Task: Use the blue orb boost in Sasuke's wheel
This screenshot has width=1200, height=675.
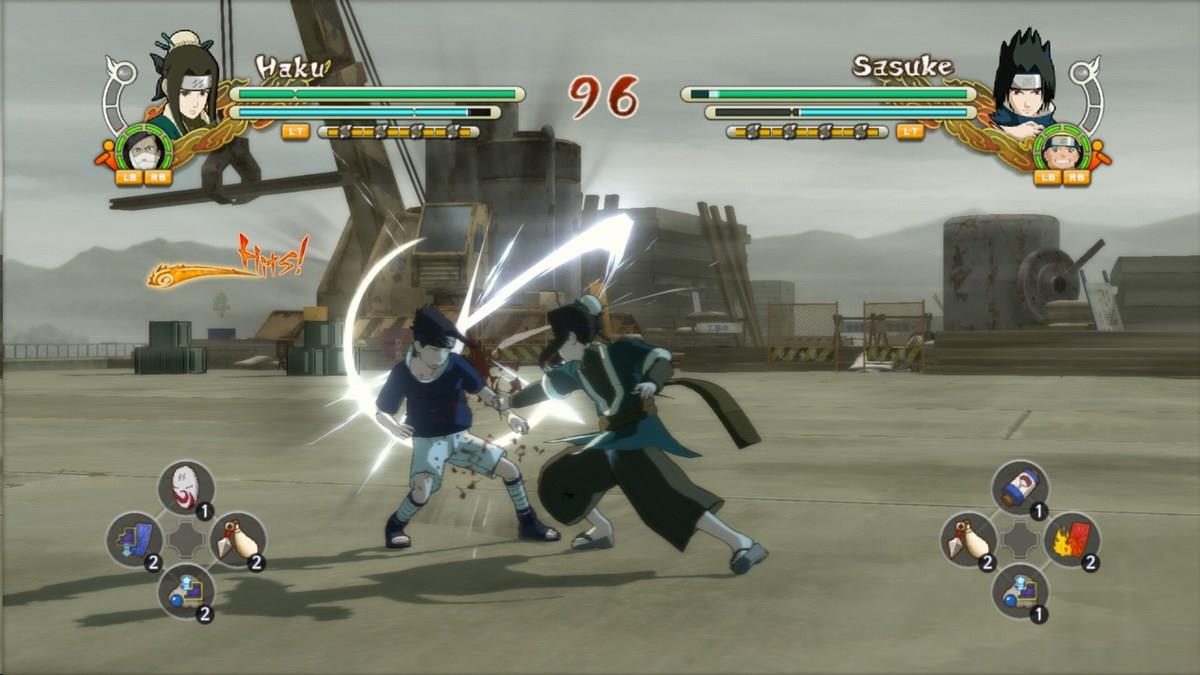Action: pyautogui.click(x=1020, y=591)
